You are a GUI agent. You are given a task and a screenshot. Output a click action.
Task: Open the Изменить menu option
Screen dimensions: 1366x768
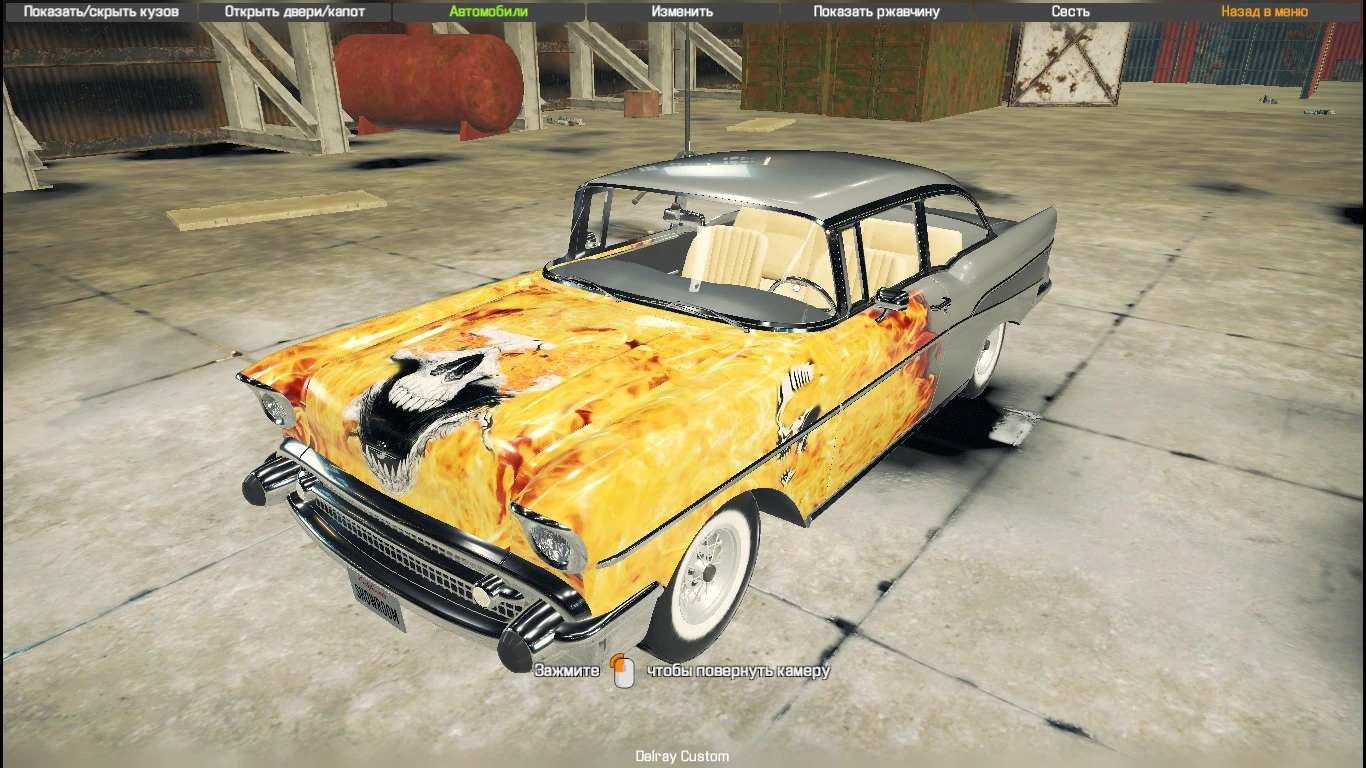683,11
